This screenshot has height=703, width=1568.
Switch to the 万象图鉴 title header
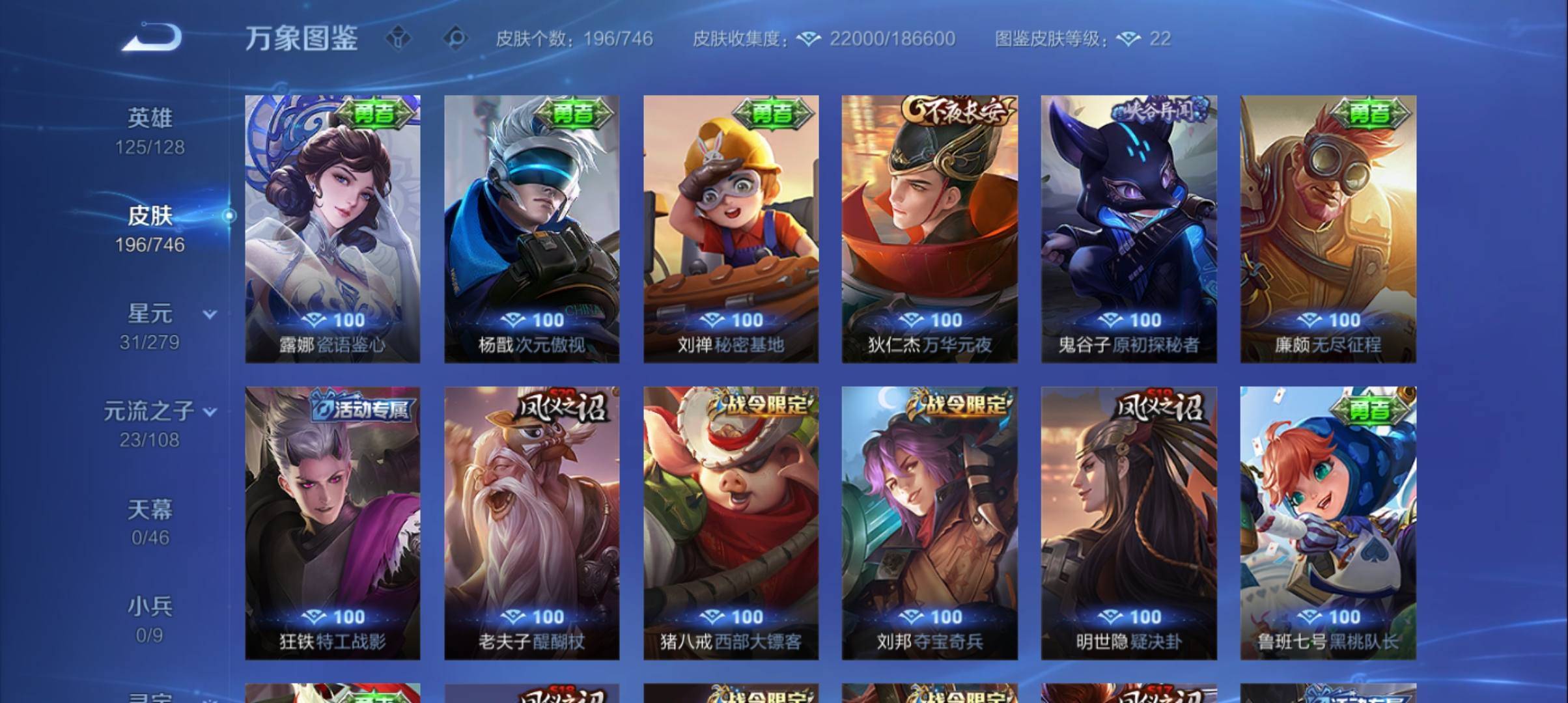[x=303, y=39]
